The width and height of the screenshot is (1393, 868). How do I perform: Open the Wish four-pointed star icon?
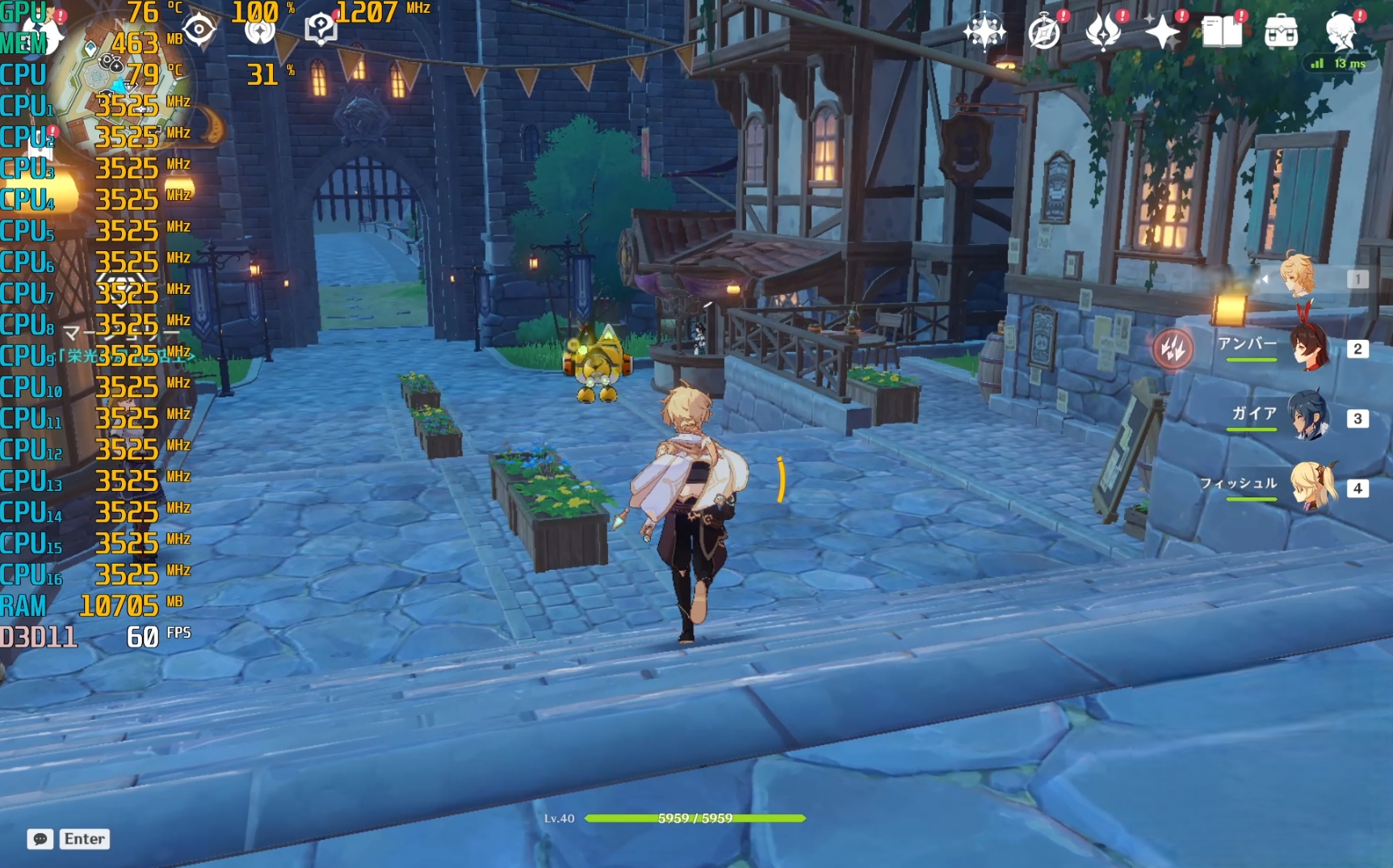point(1163,33)
